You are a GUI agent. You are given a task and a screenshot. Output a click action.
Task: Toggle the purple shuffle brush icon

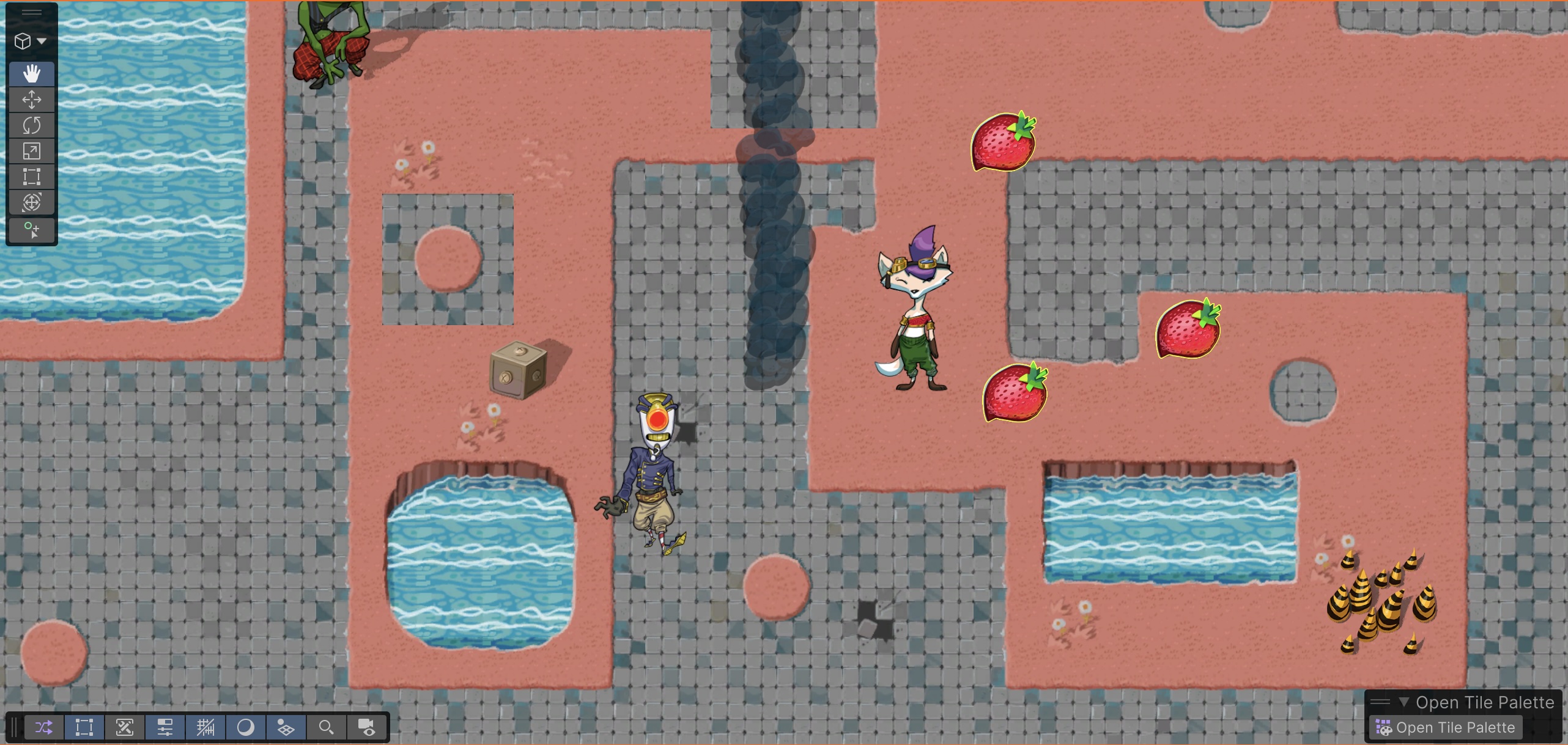coord(44,727)
